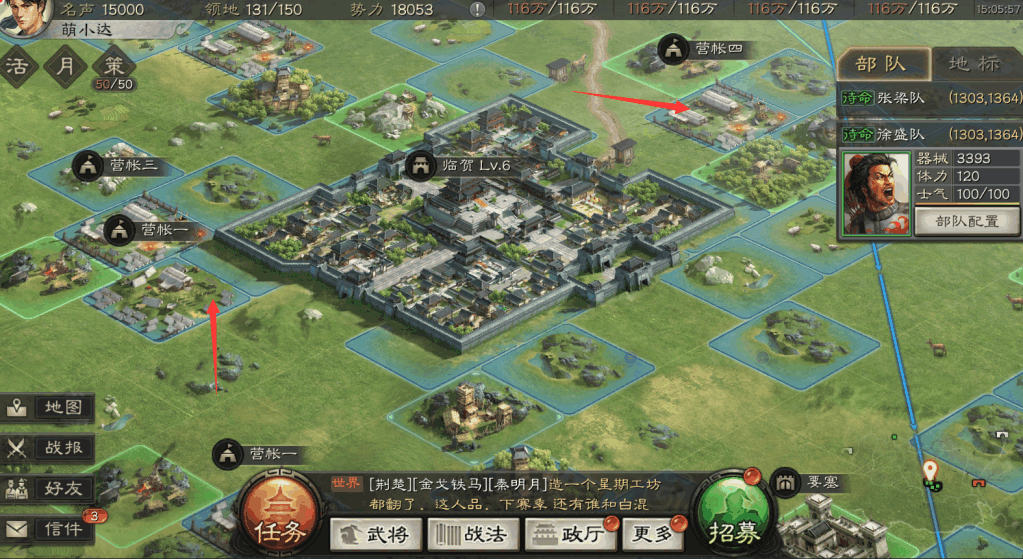
Task: Jump to the 营帐四 camp marker
Action: [704, 48]
